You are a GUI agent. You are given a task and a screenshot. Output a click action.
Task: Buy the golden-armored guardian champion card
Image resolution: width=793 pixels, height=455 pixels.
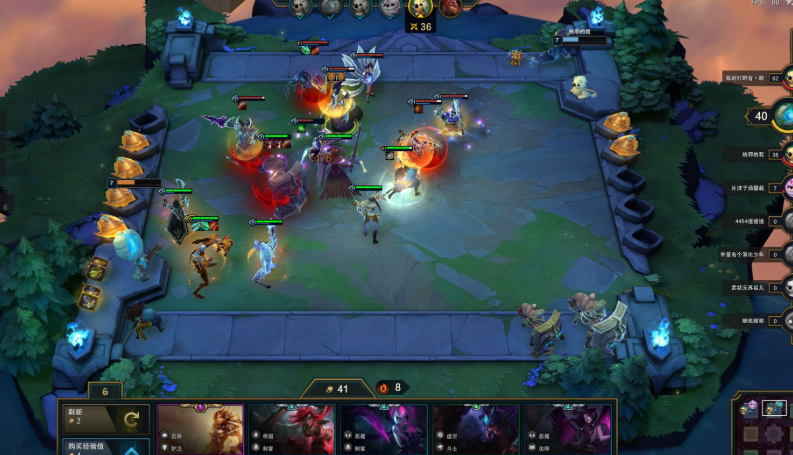click(x=200, y=428)
